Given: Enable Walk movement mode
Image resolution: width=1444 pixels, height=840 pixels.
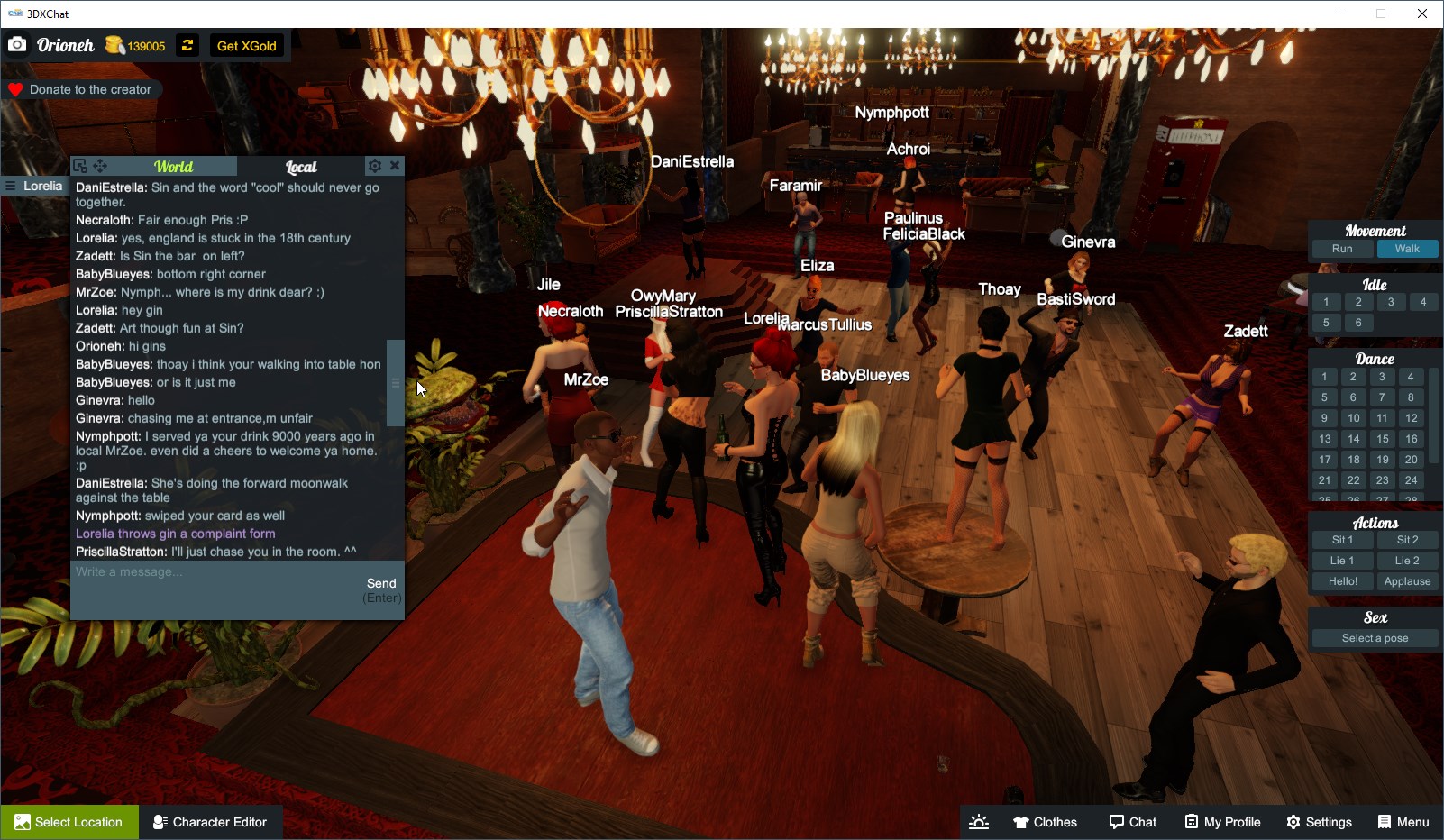Looking at the screenshot, I should [x=1407, y=249].
